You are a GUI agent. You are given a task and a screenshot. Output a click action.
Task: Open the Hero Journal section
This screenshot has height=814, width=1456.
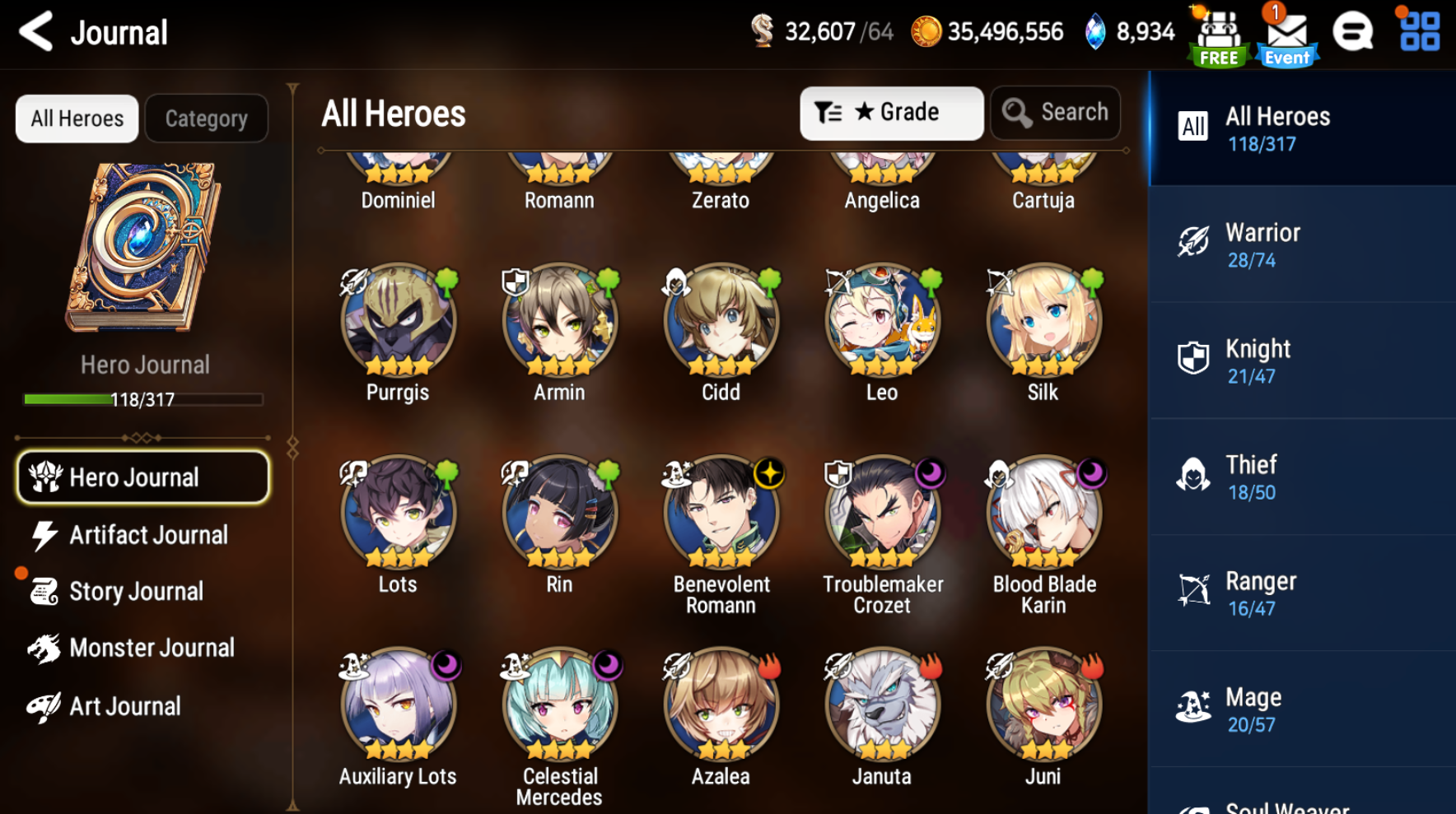pos(142,477)
